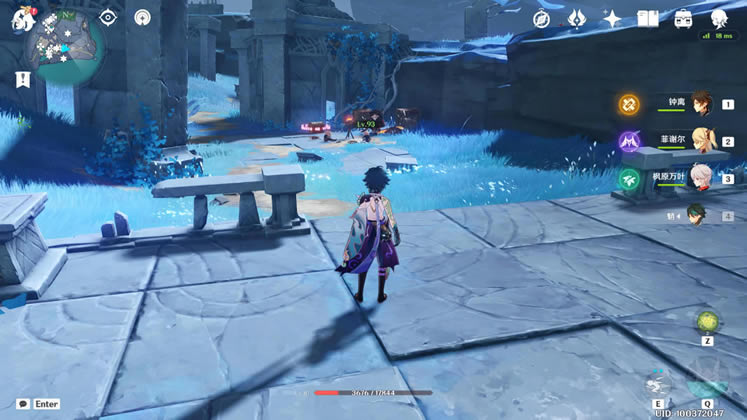Open the compass events icon

(542, 19)
